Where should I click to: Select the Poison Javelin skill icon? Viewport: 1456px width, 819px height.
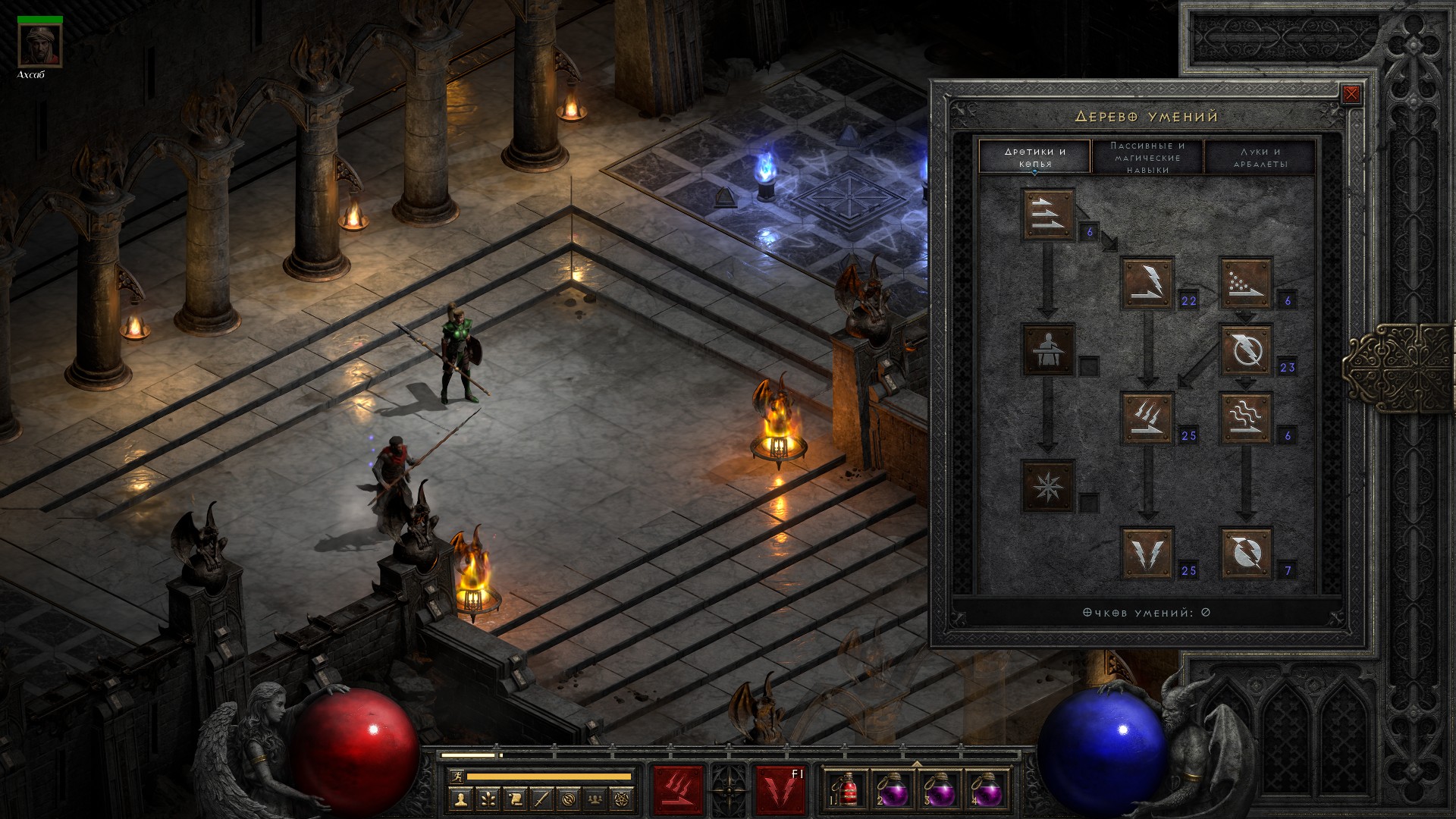1245,283
